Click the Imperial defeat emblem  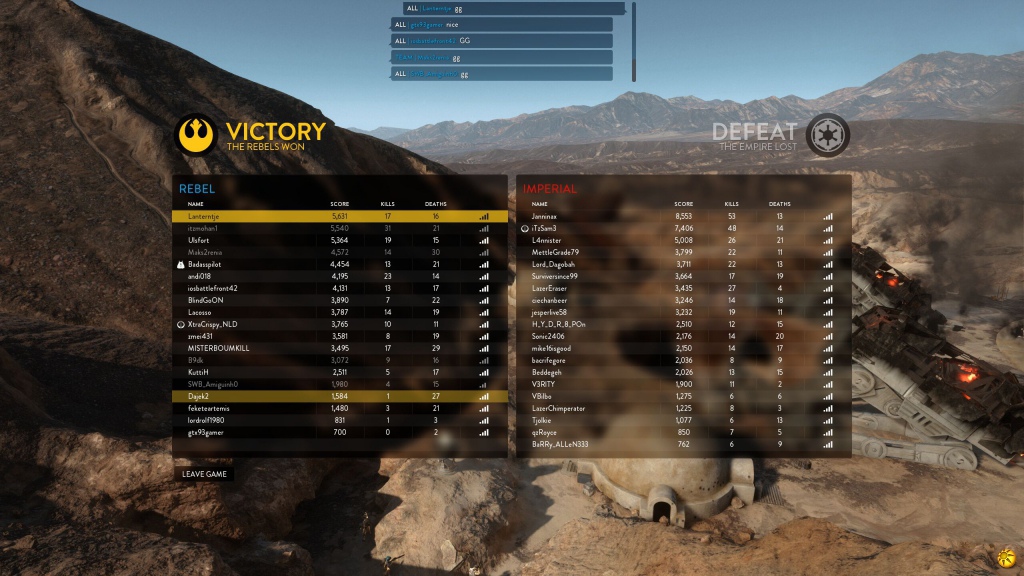coord(828,134)
